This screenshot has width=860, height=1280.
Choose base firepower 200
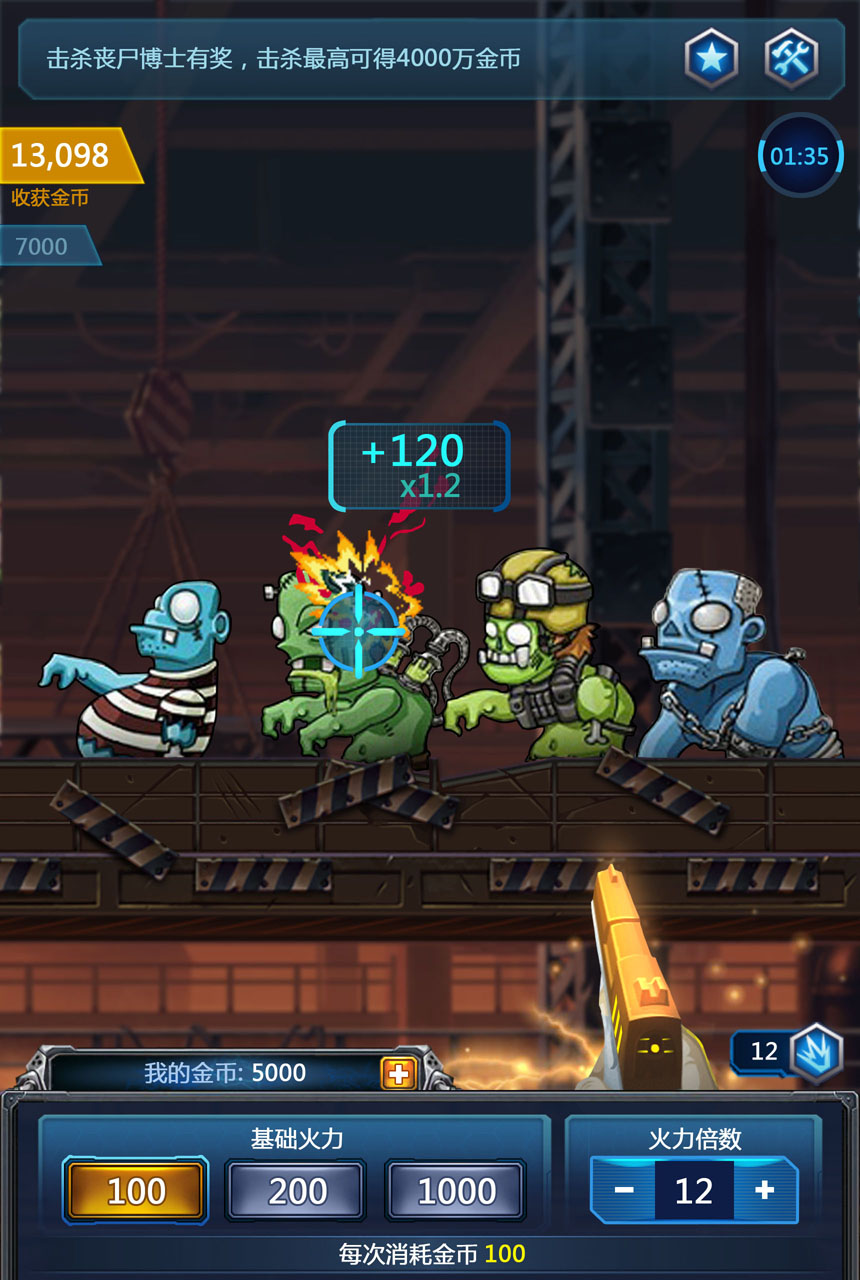pyautogui.click(x=297, y=1190)
